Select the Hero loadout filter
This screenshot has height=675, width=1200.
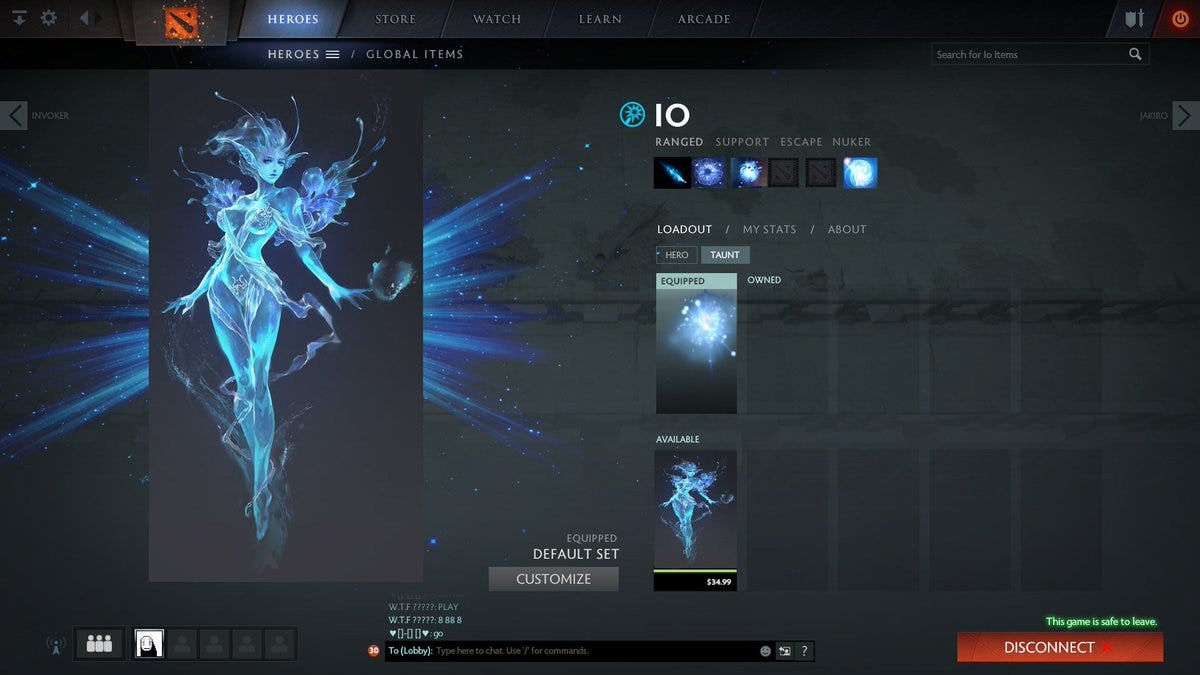click(676, 255)
